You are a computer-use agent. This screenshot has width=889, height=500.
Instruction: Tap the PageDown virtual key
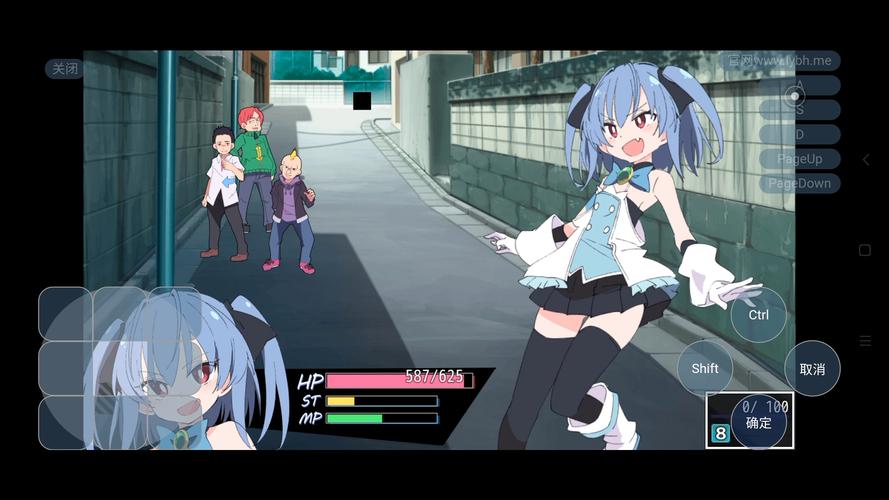(x=799, y=184)
